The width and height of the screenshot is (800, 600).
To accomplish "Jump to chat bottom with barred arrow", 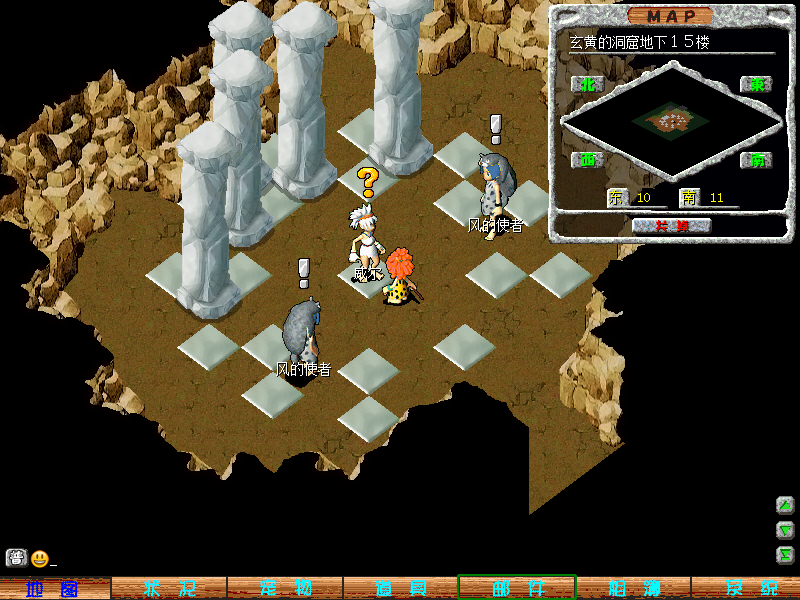I will click(785, 555).
